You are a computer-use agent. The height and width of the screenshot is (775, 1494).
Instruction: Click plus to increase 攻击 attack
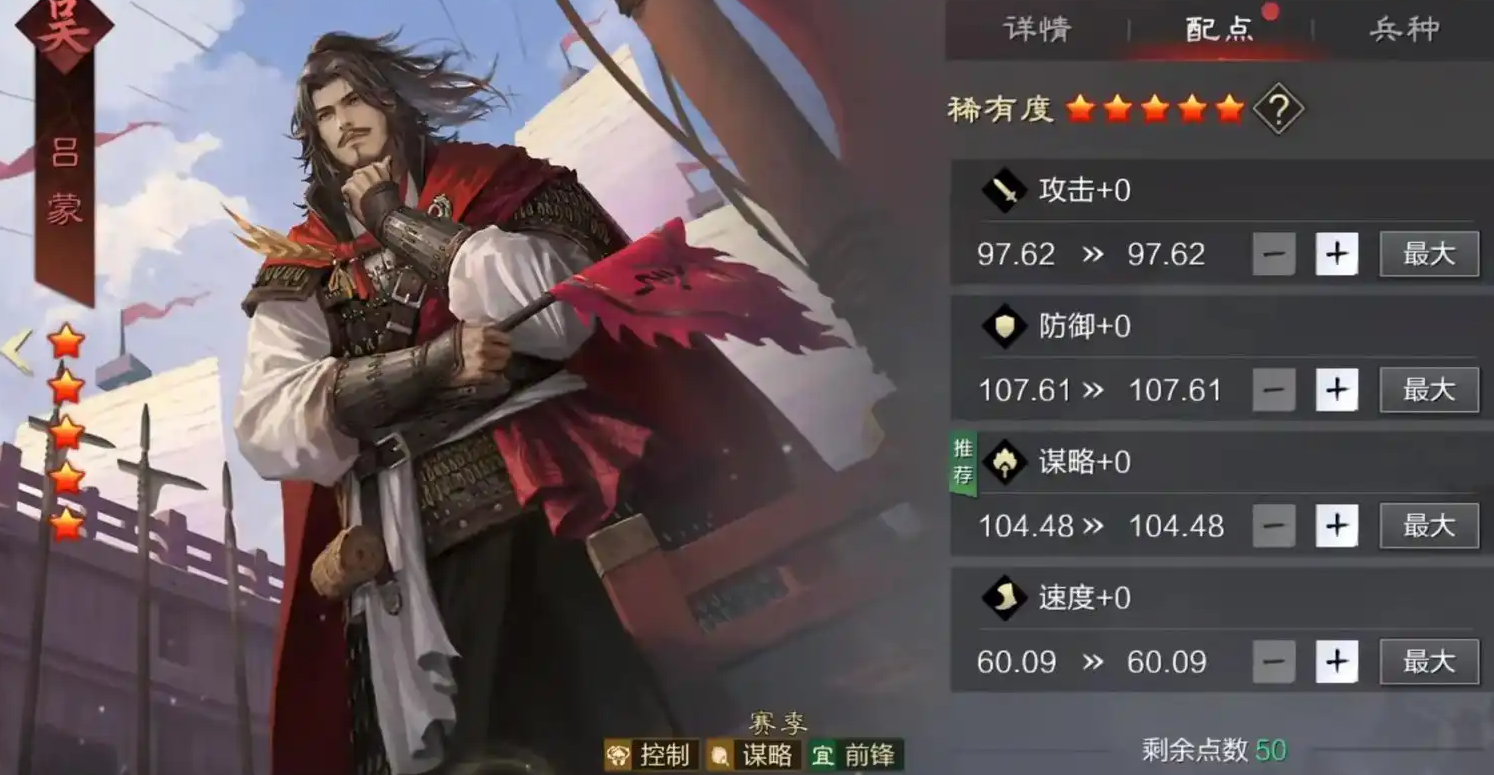1337,254
